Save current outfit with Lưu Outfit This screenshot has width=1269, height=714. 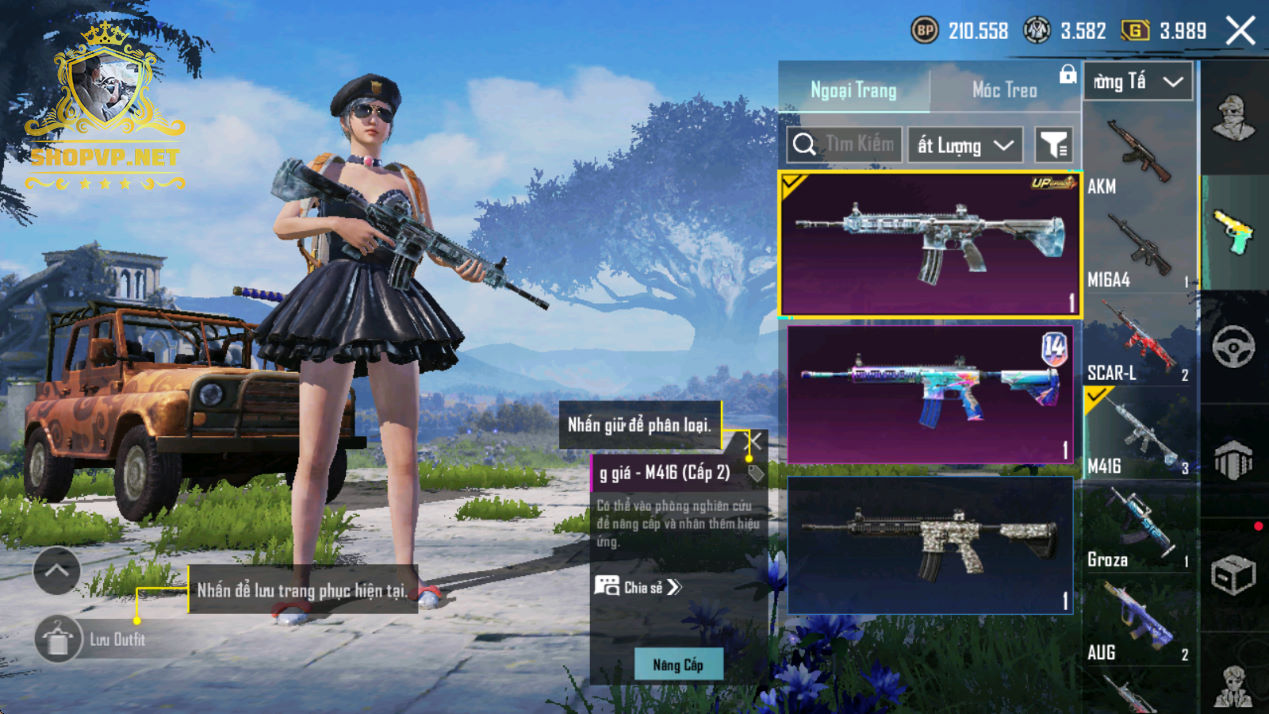pyautogui.click(x=58, y=639)
